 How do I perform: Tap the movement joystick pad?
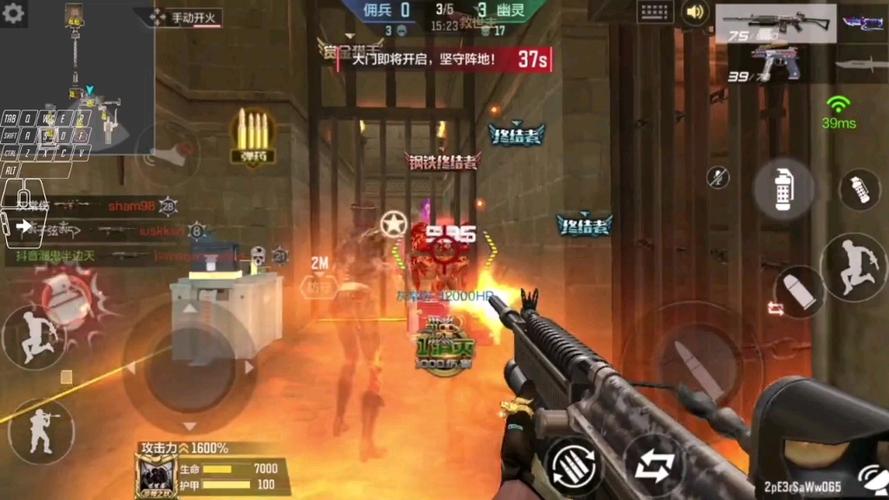point(187,367)
